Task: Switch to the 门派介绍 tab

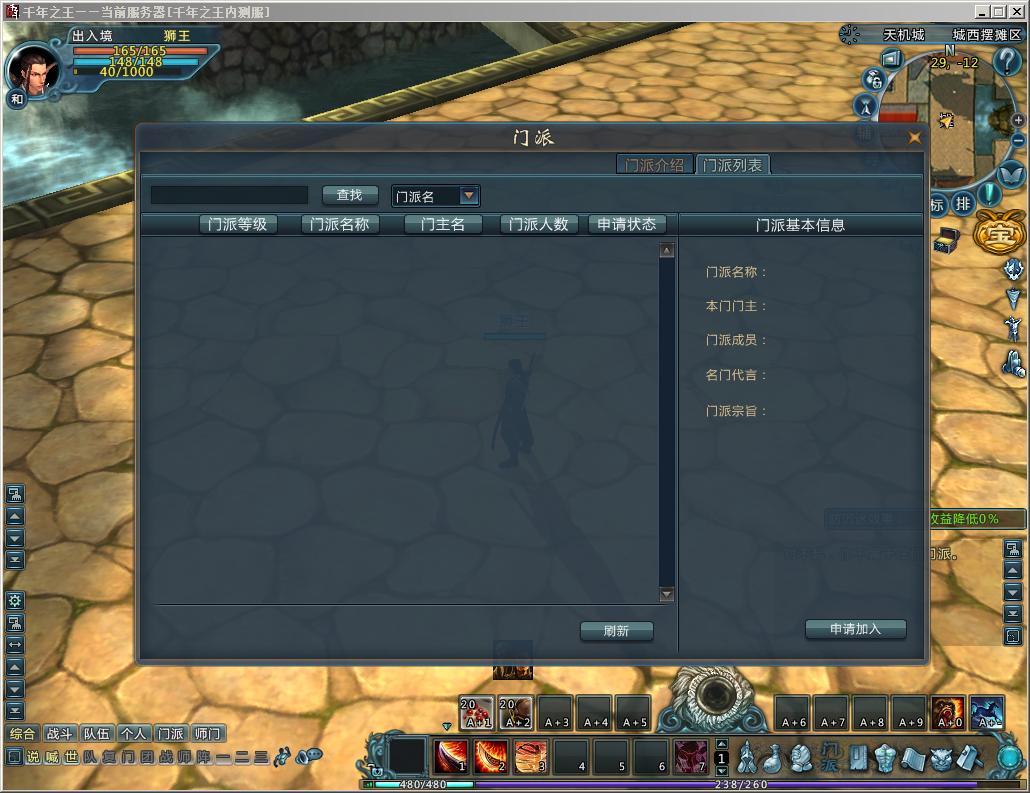Action: click(654, 165)
